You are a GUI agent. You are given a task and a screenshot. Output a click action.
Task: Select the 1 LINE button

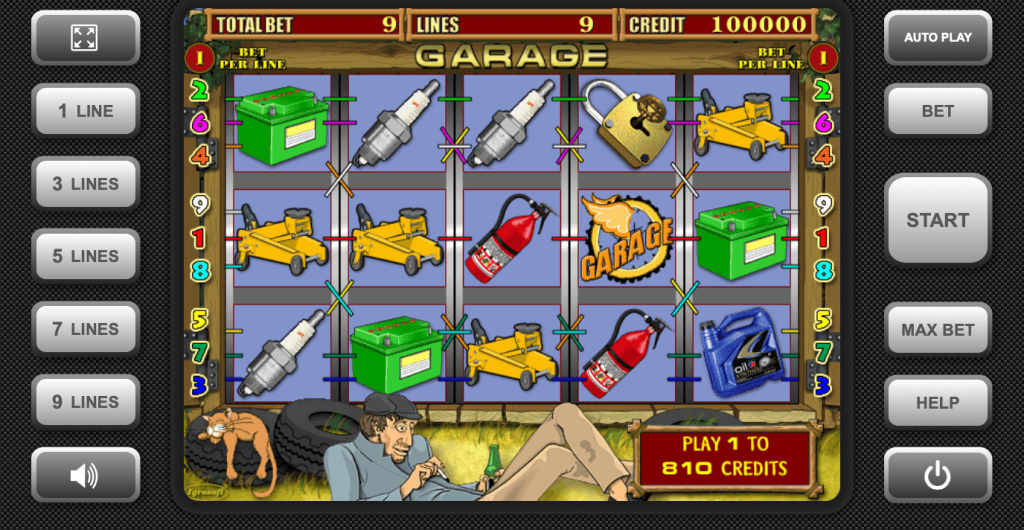85,111
